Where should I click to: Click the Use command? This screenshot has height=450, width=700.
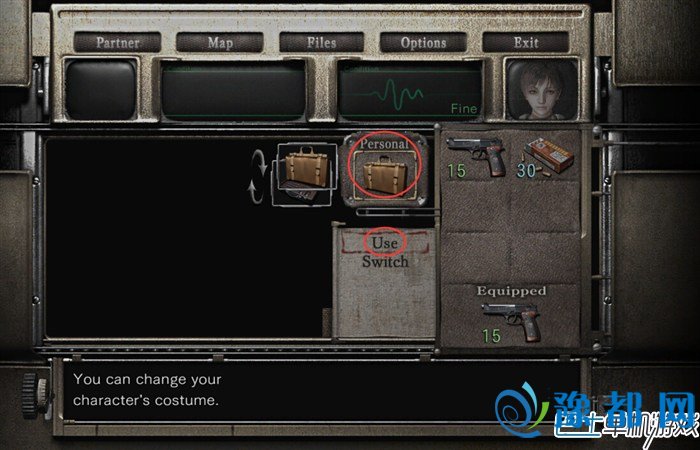click(x=385, y=243)
